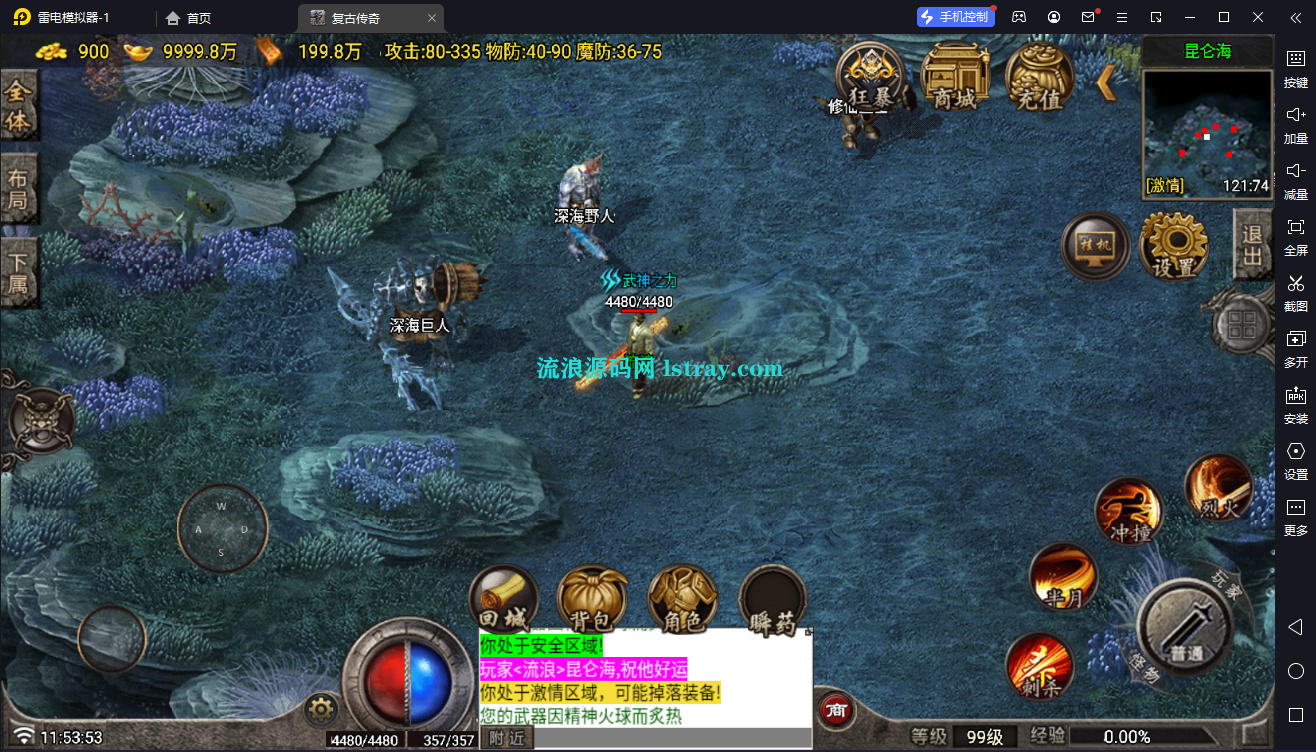Cast the 烈火 fire skill
Image resolution: width=1316 pixels, height=752 pixels.
[1218, 488]
